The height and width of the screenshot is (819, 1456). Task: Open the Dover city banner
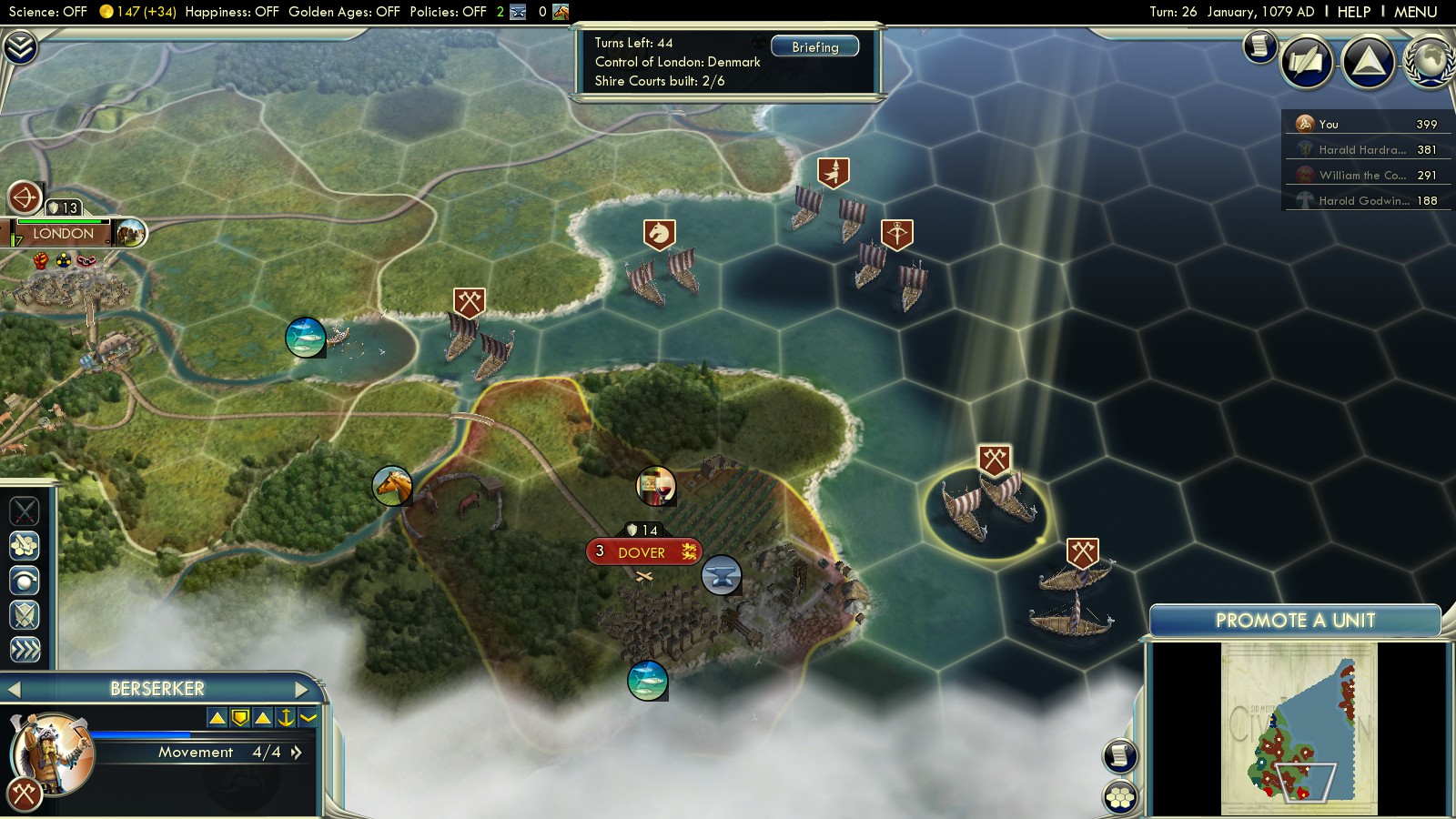[642, 552]
